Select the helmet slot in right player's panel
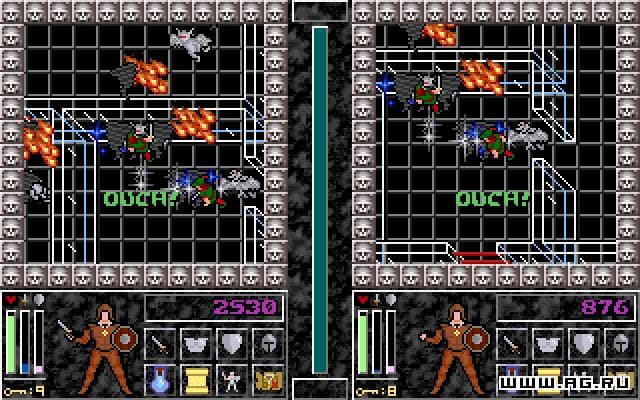 pyautogui.click(x=619, y=345)
